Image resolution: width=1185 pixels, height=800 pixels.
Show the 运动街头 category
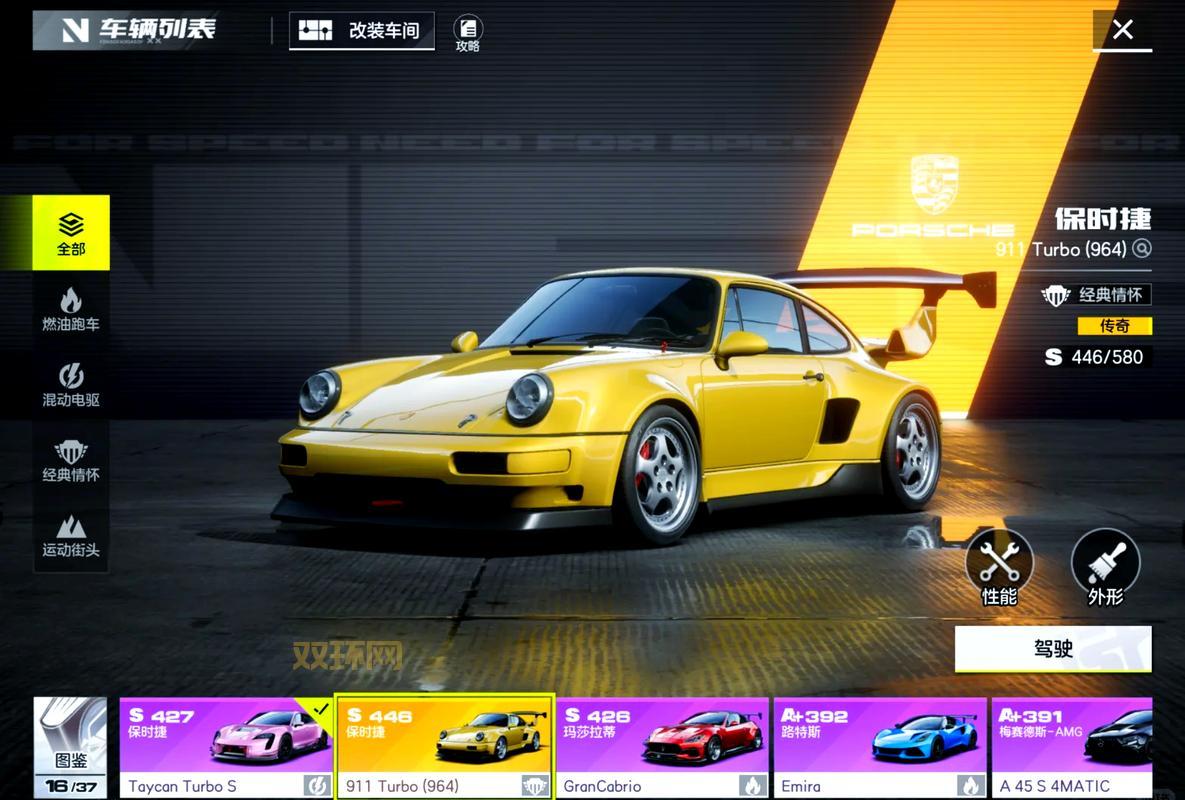(x=71, y=535)
